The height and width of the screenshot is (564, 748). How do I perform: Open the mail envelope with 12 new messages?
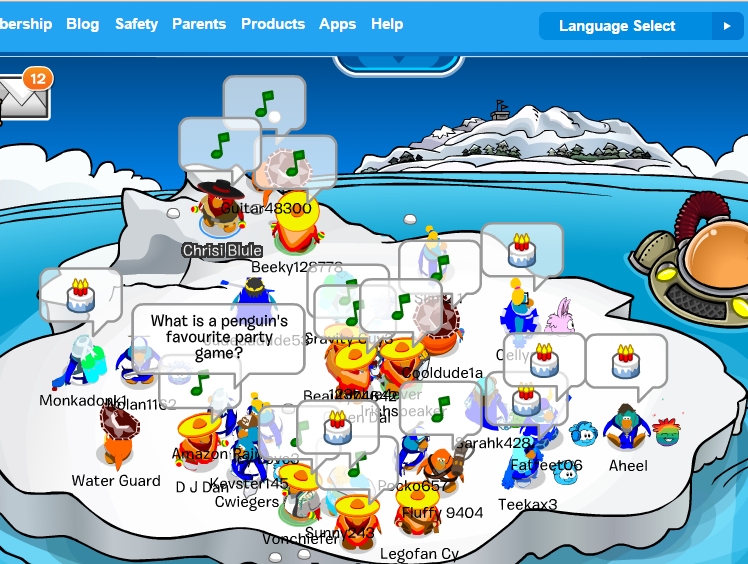pyautogui.click(x=20, y=97)
